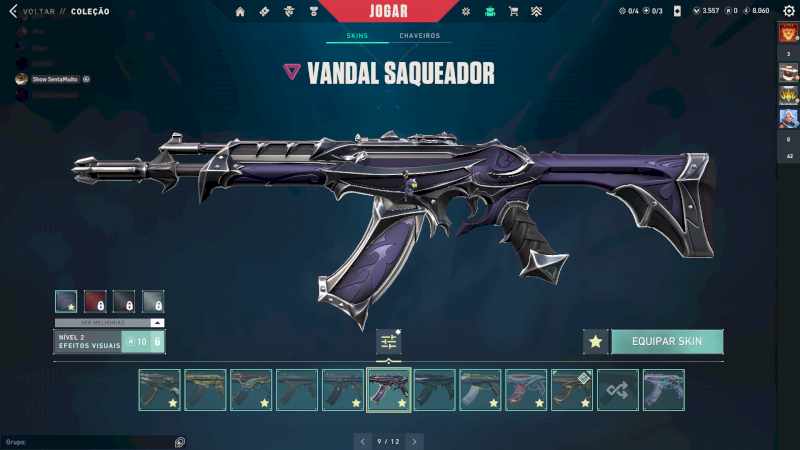Viewport: 800px width, 450px height.
Task: Open the skin filter options icon
Action: click(x=389, y=342)
